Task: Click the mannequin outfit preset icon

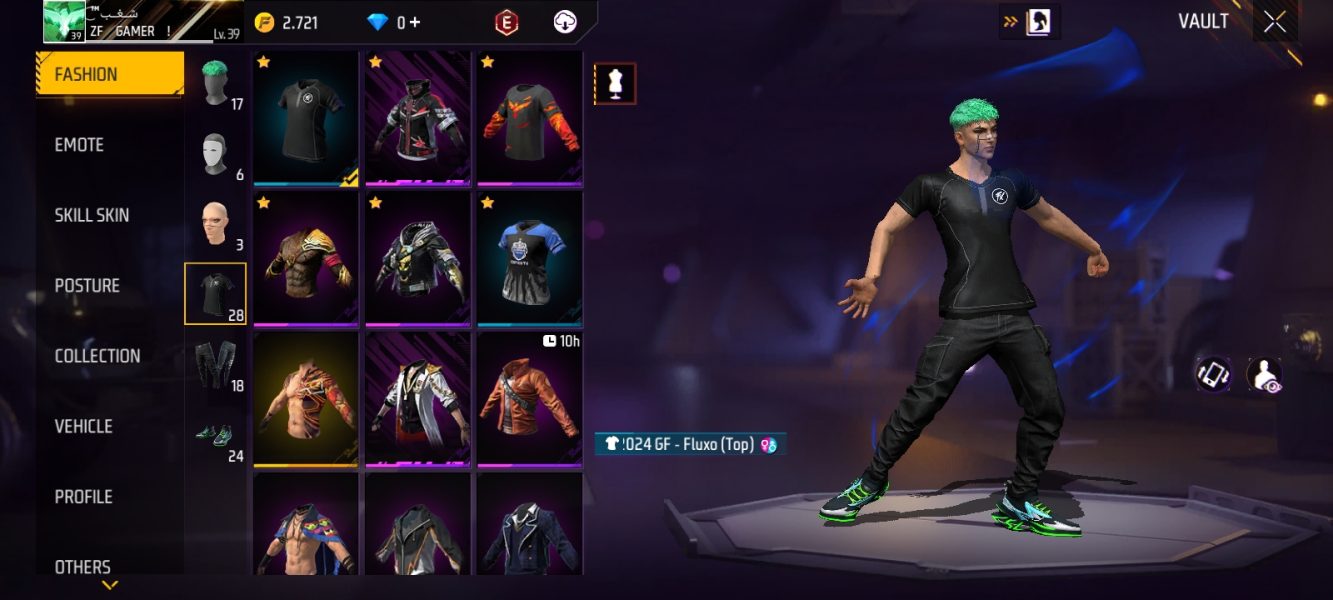Action: tap(615, 84)
